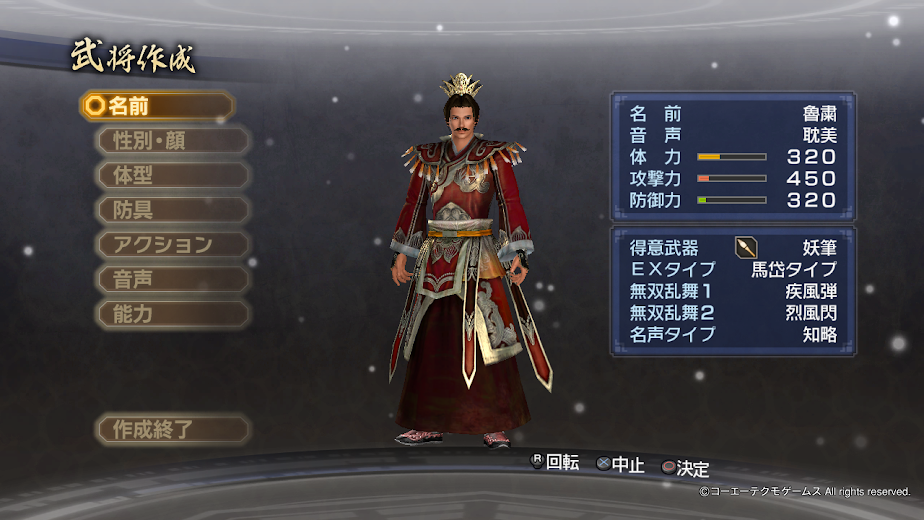Viewport: 924px width, 520px height.
Task: Select the 名前 (Name) menu entry
Action: pyautogui.click(x=158, y=106)
